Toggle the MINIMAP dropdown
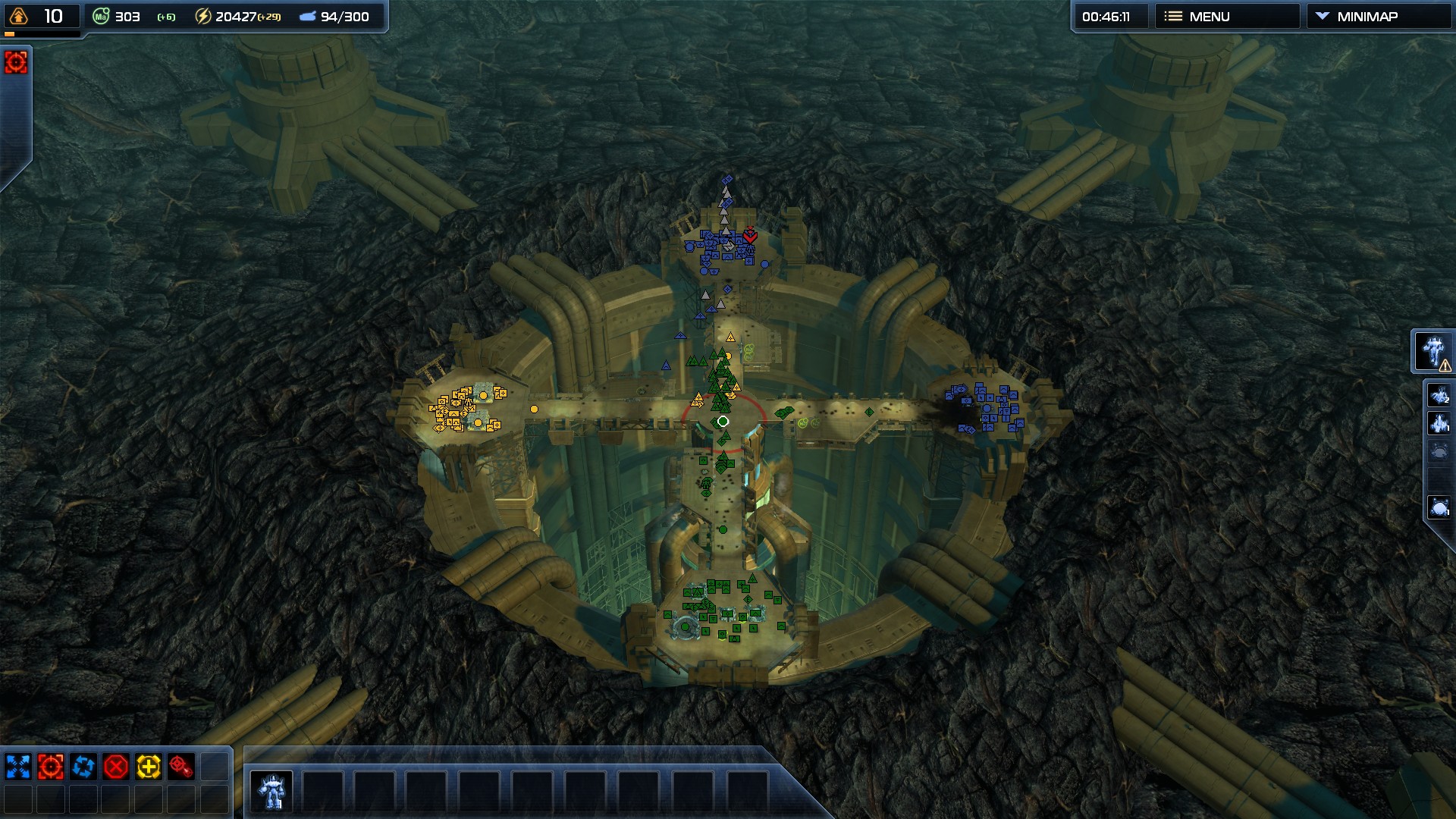The height and width of the screenshot is (819, 1456). [1377, 17]
